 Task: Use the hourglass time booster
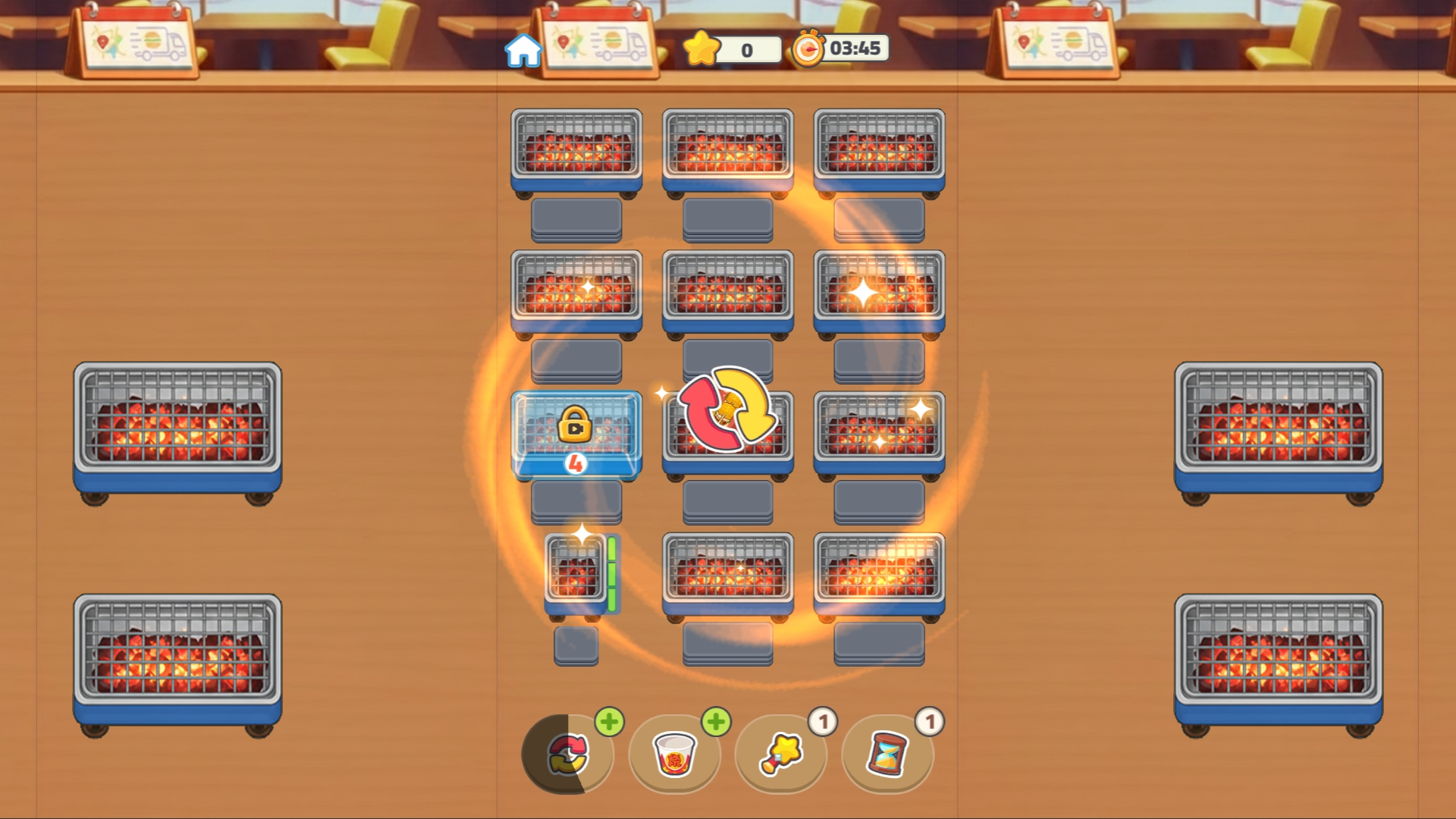886,756
